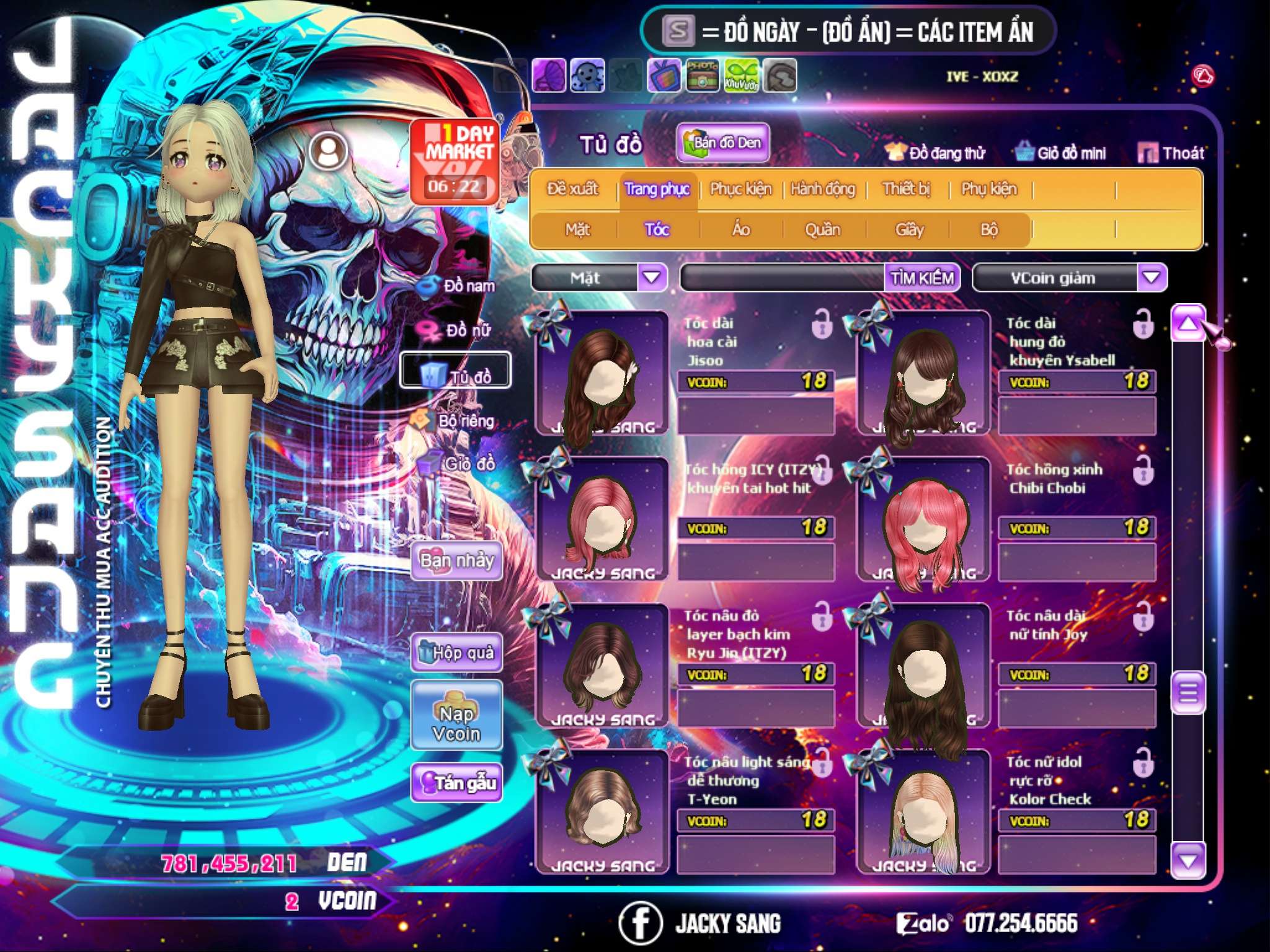This screenshot has height=952, width=1270.
Task: Switch to the Quần subcategory
Action: [822, 230]
